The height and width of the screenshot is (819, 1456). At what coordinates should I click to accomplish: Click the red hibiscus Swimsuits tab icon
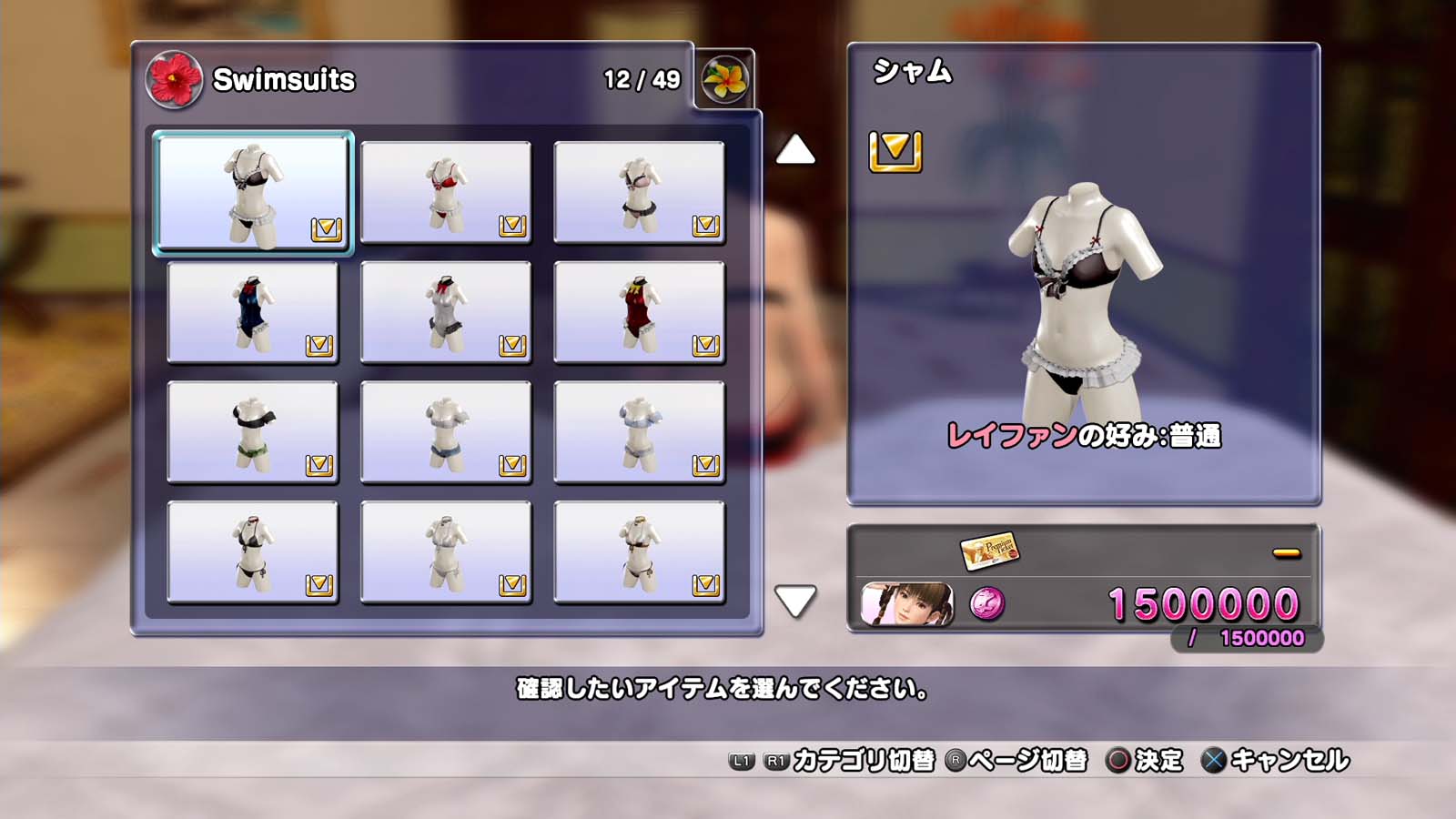pos(174,80)
